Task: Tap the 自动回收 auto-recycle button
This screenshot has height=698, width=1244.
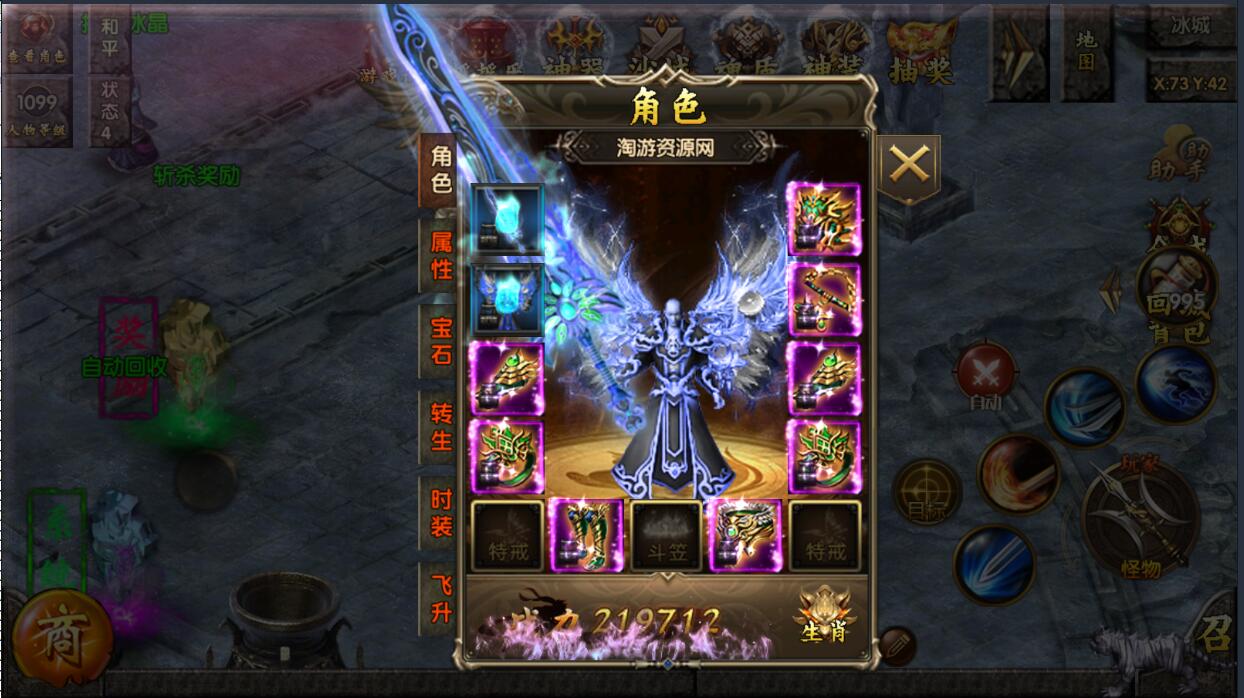Action: tap(125, 367)
